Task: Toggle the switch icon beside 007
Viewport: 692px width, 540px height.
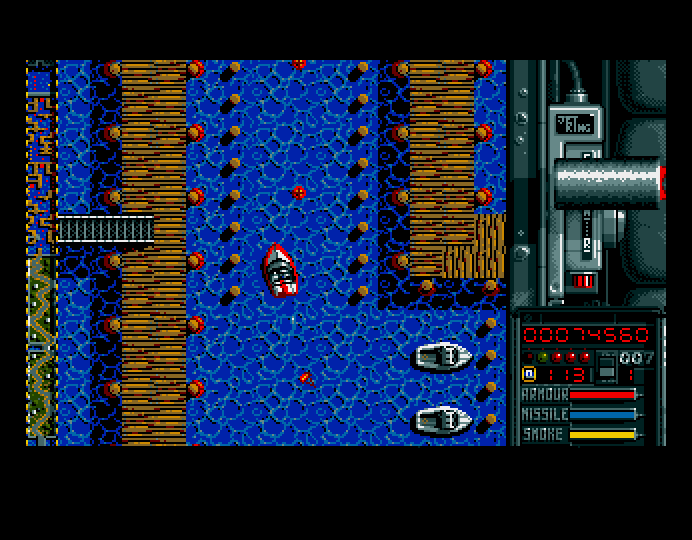Action: click(x=606, y=367)
